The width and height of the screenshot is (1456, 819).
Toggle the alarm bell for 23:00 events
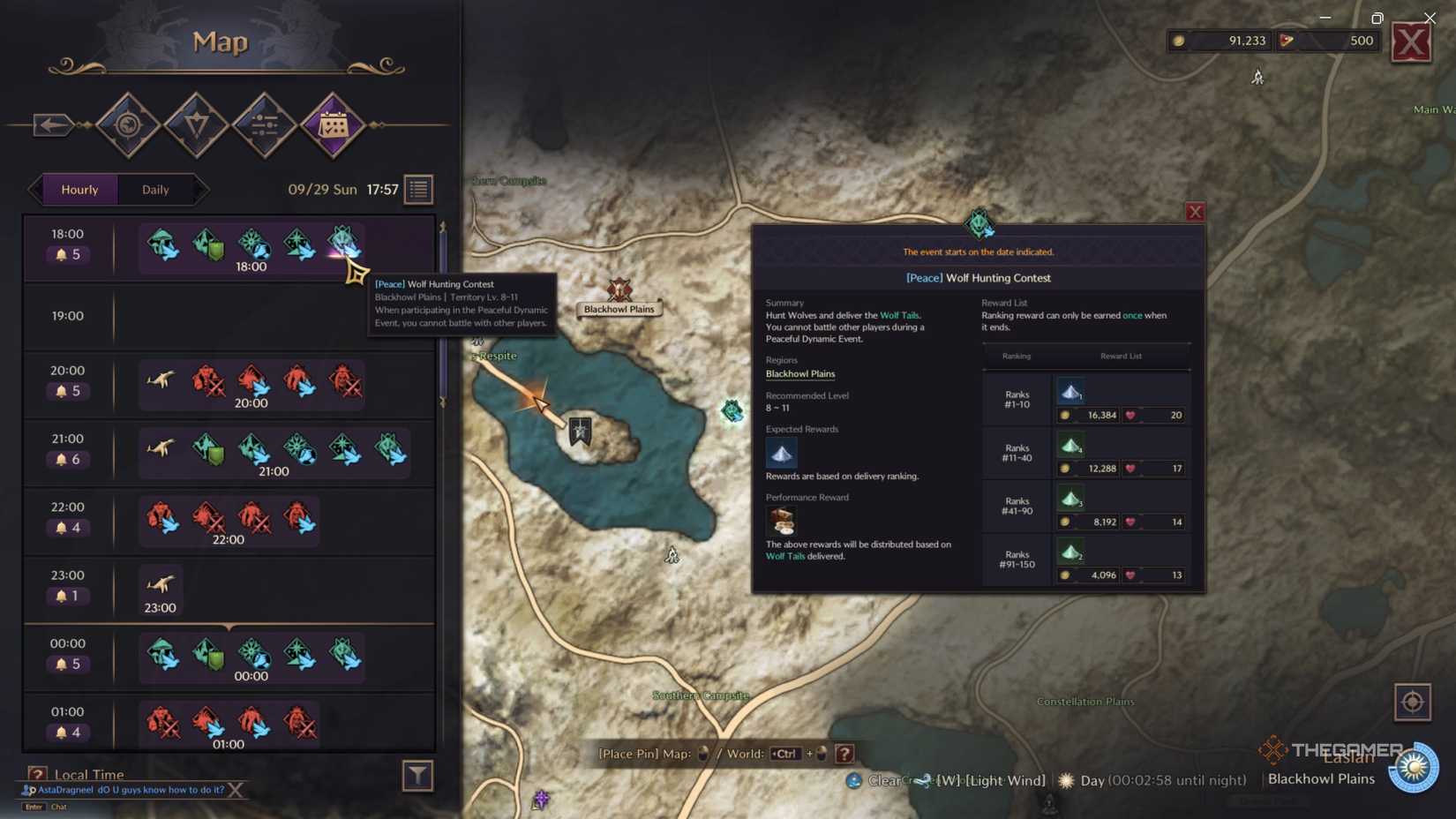[61, 596]
